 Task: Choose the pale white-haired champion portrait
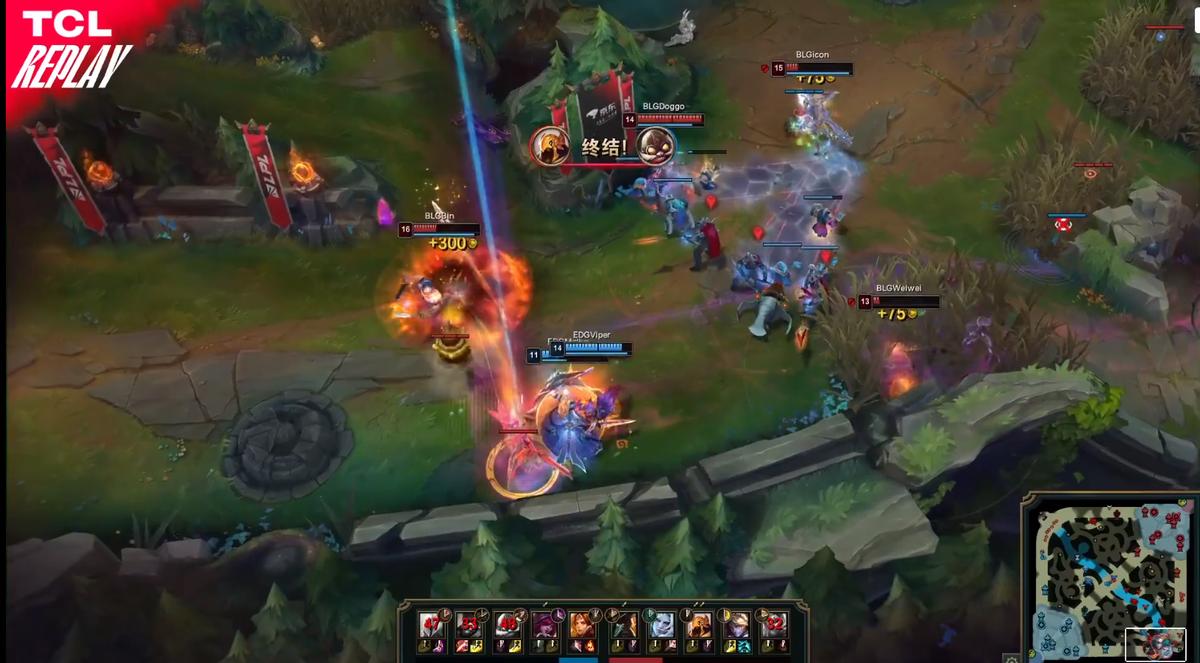tap(661, 625)
